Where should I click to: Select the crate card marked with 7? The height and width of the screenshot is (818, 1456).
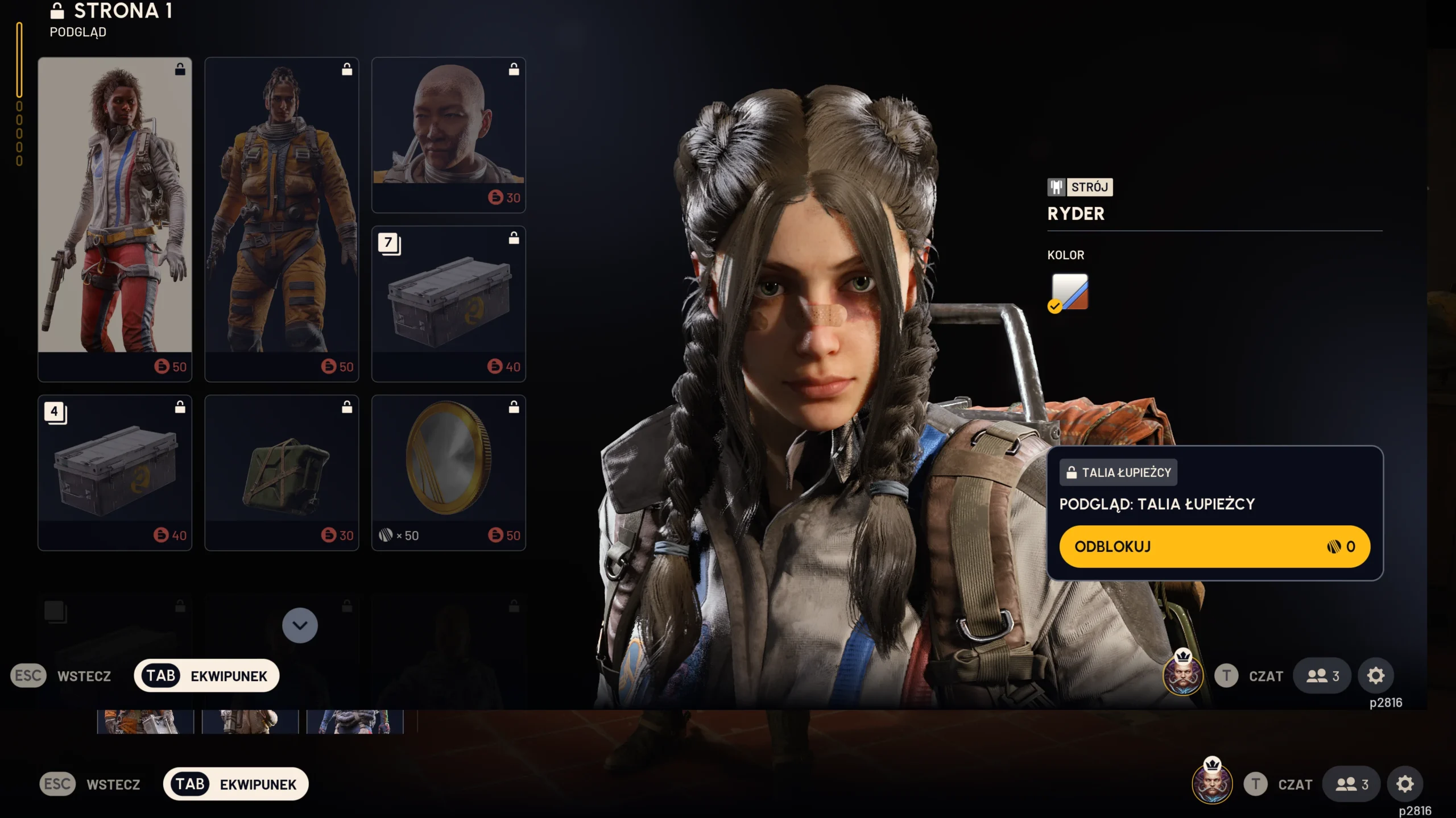448,304
